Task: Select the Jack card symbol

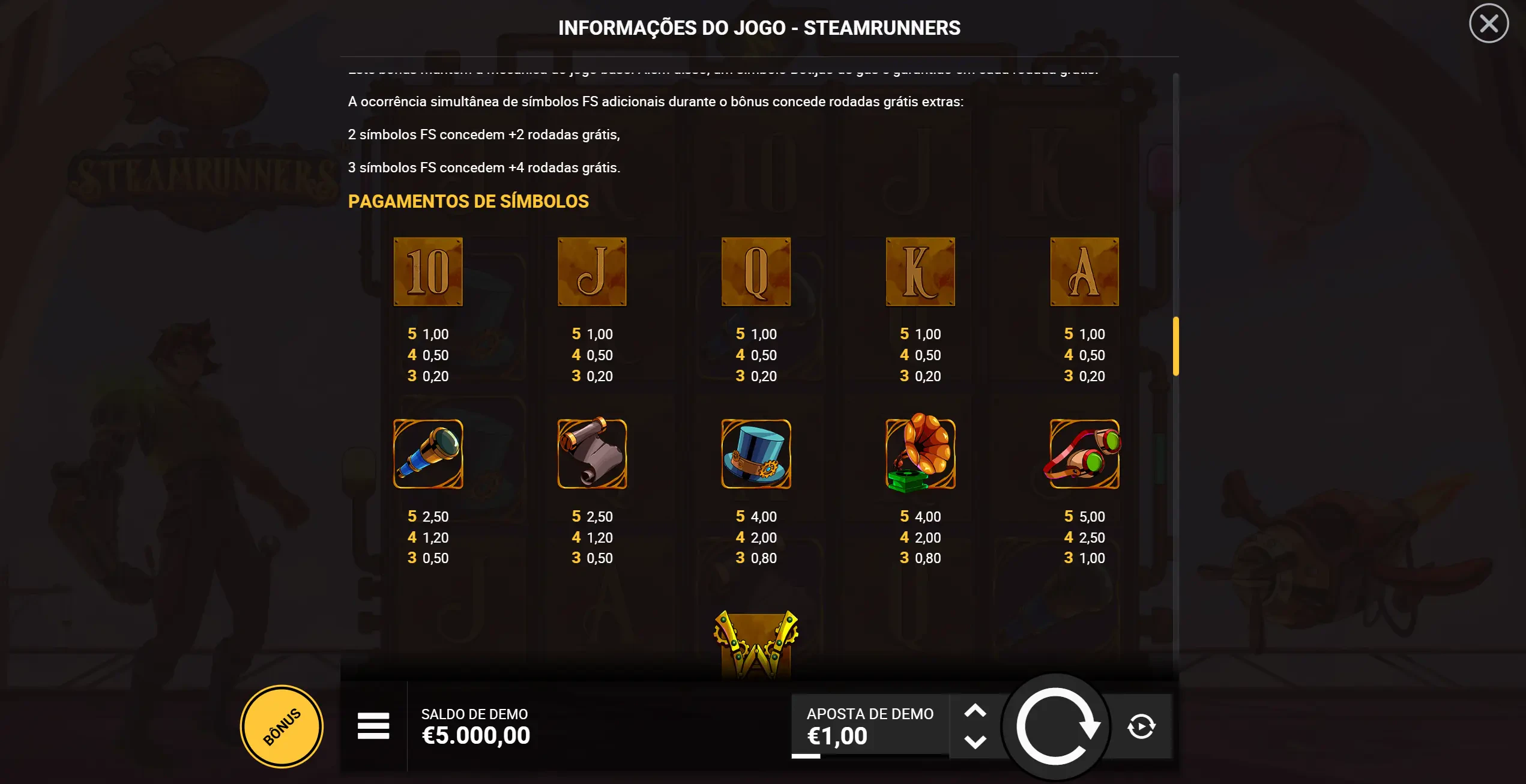Action: (591, 271)
